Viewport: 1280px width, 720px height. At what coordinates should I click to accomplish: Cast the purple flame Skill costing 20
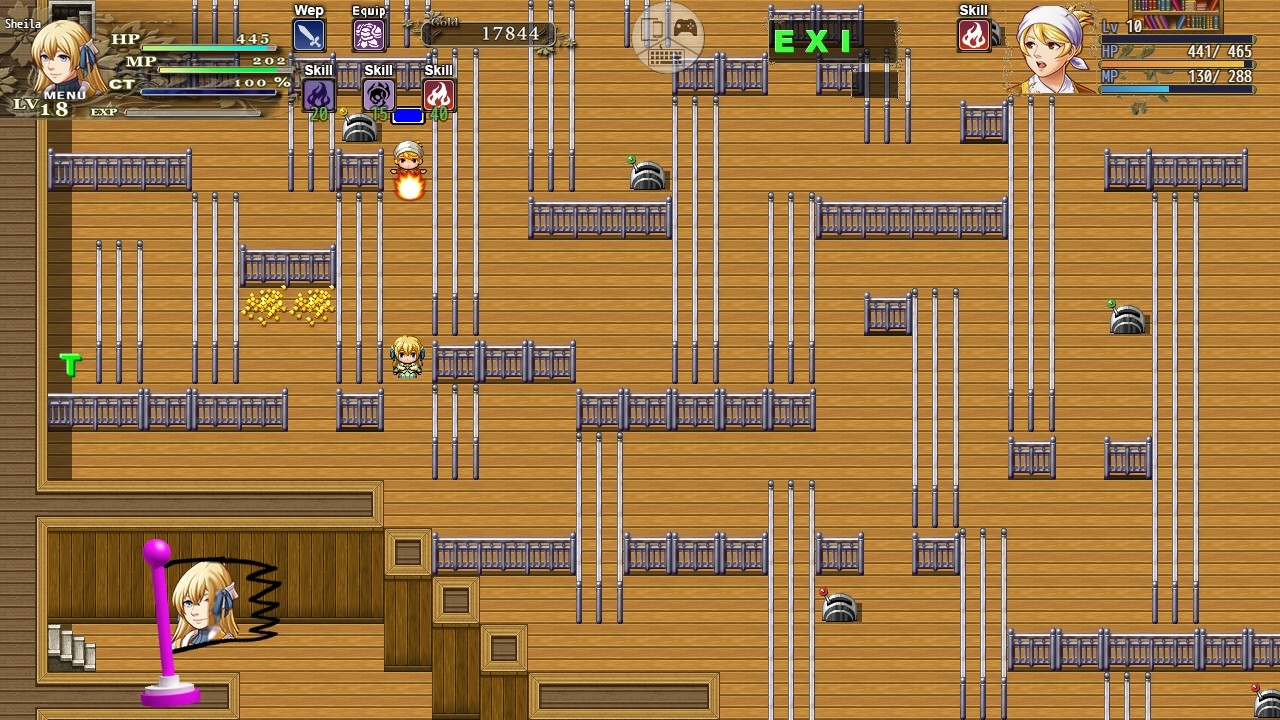[x=318, y=95]
